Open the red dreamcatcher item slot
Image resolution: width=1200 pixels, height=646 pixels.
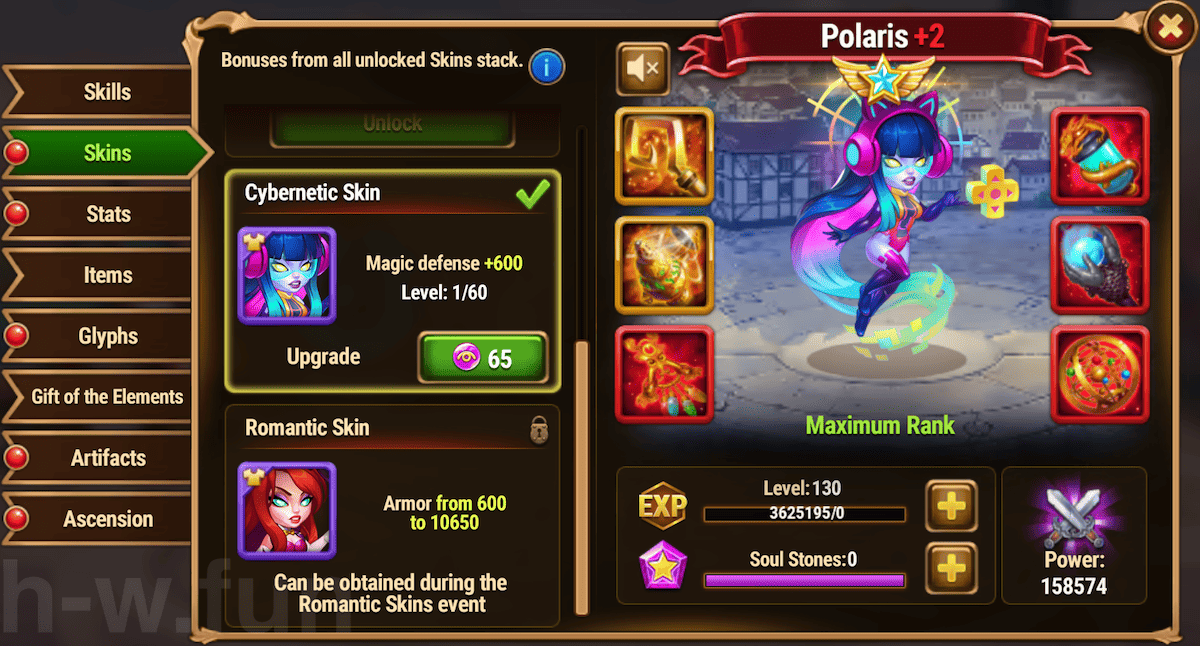[664, 374]
